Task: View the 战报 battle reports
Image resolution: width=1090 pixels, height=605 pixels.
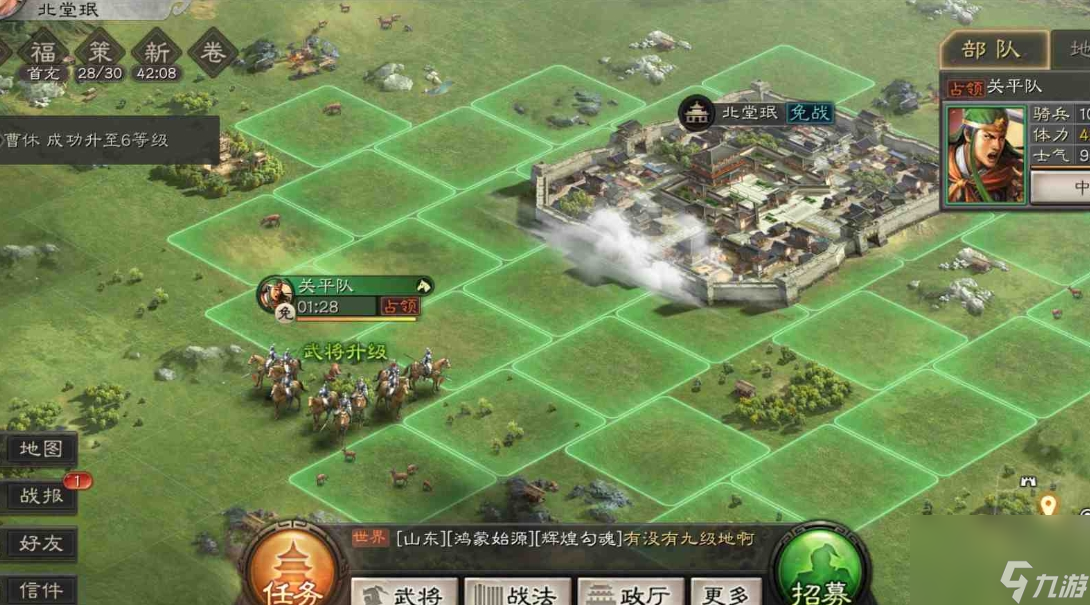Action: (x=40, y=495)
